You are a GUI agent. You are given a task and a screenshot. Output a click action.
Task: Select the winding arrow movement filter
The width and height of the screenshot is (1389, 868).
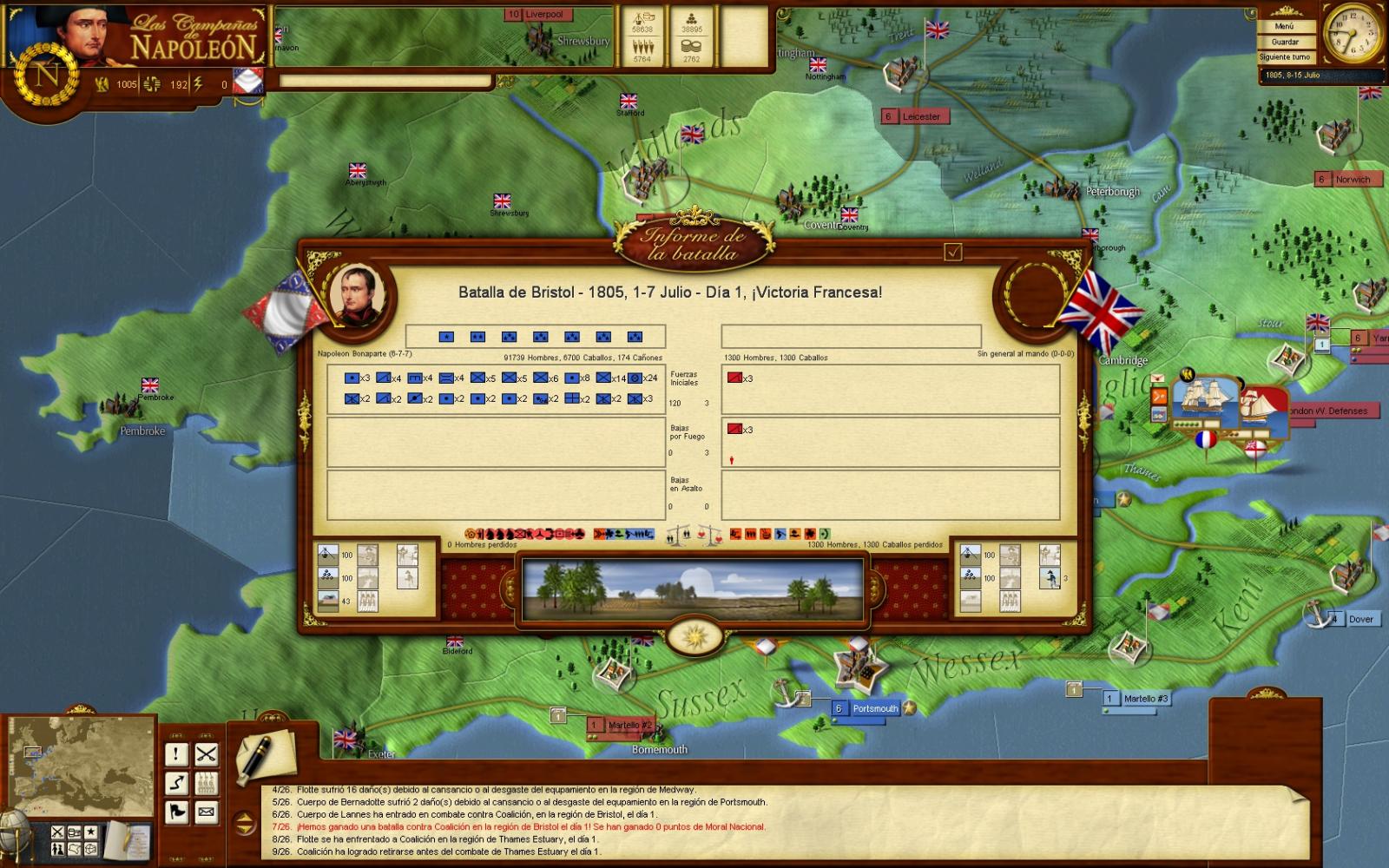click(x=176, y=783)
